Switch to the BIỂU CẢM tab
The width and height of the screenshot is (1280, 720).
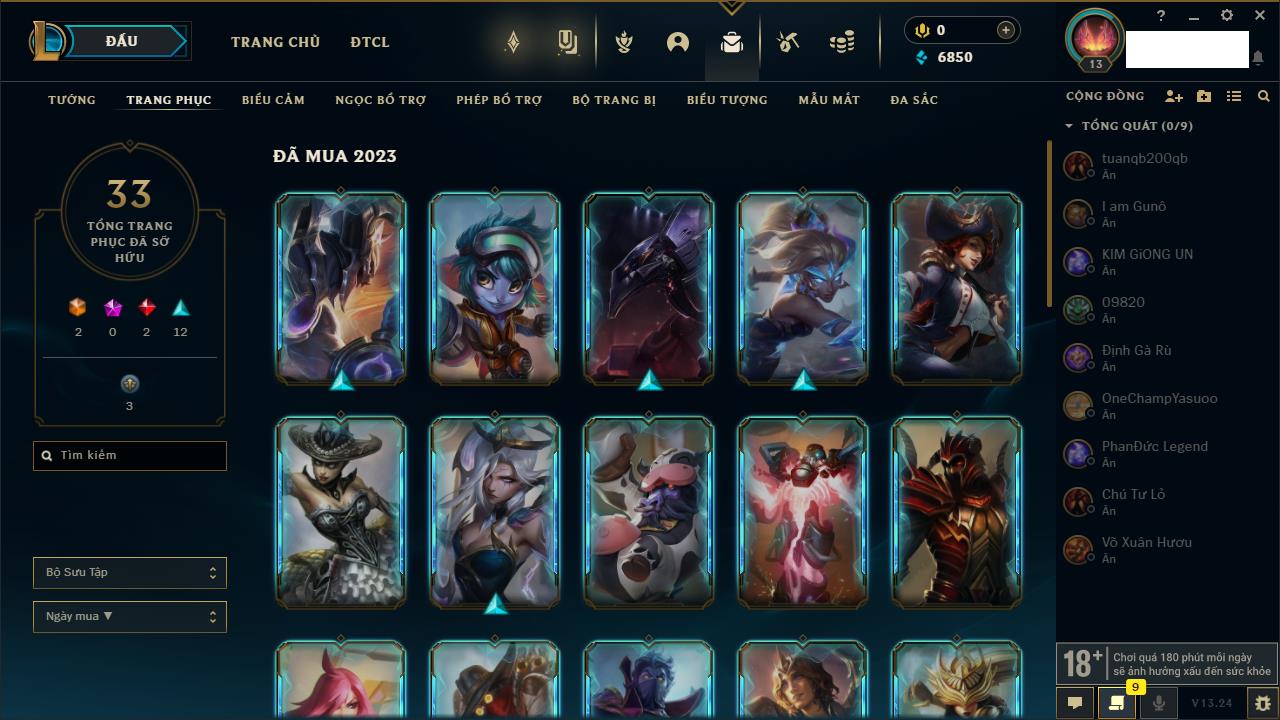coord(273,100)
